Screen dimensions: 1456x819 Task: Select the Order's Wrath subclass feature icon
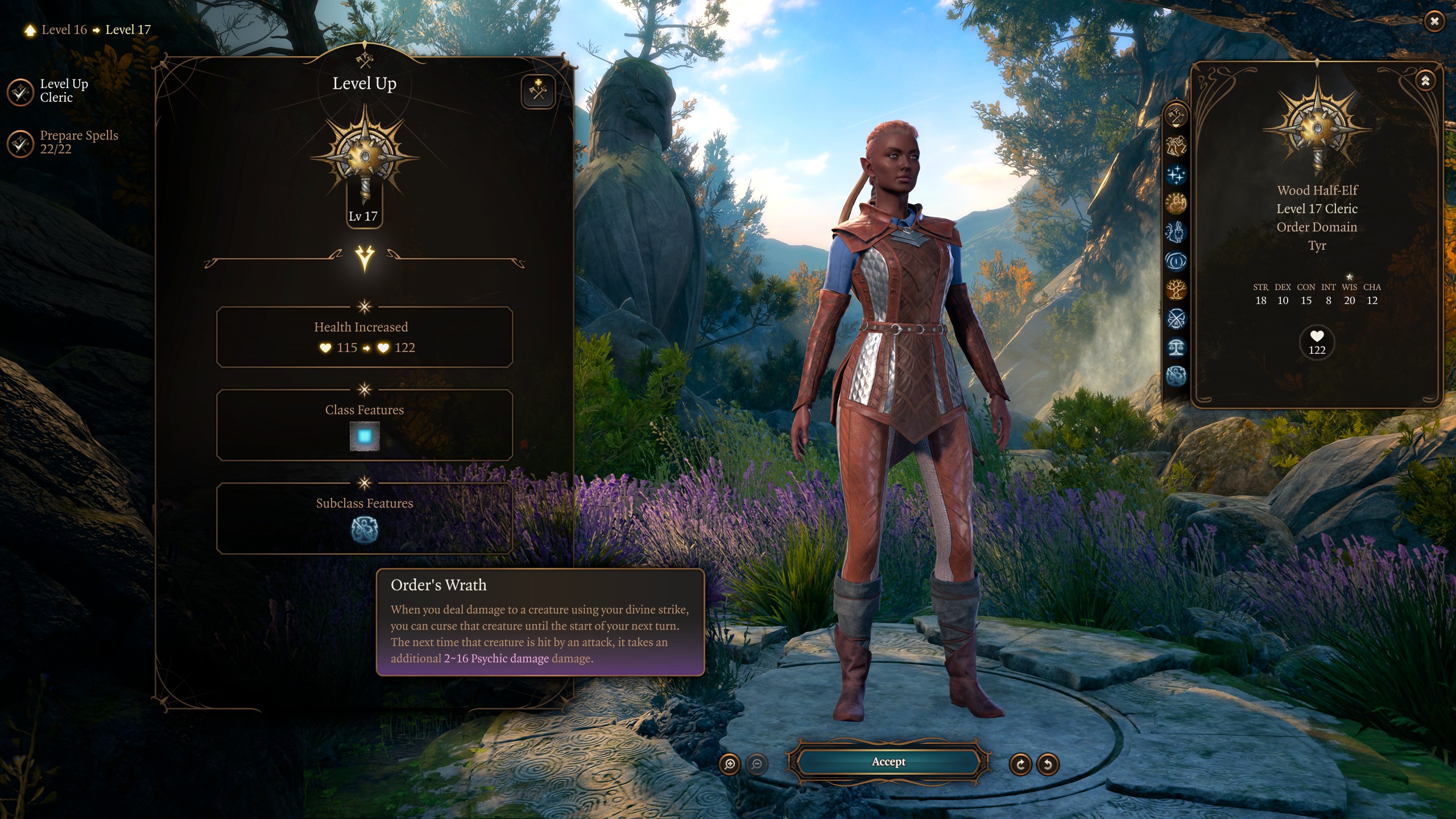365,530
